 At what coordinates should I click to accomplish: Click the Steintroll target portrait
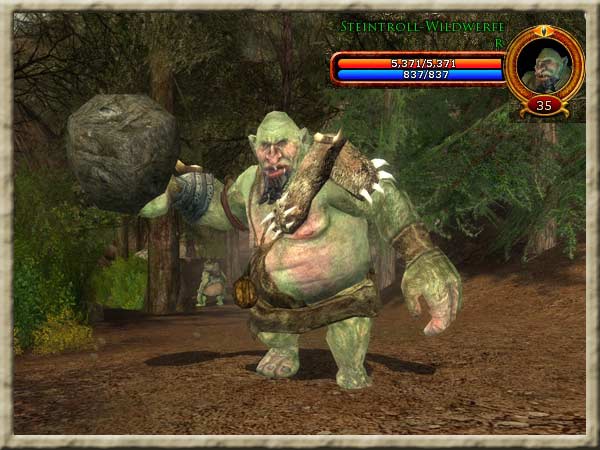click(x=543, y=65)
